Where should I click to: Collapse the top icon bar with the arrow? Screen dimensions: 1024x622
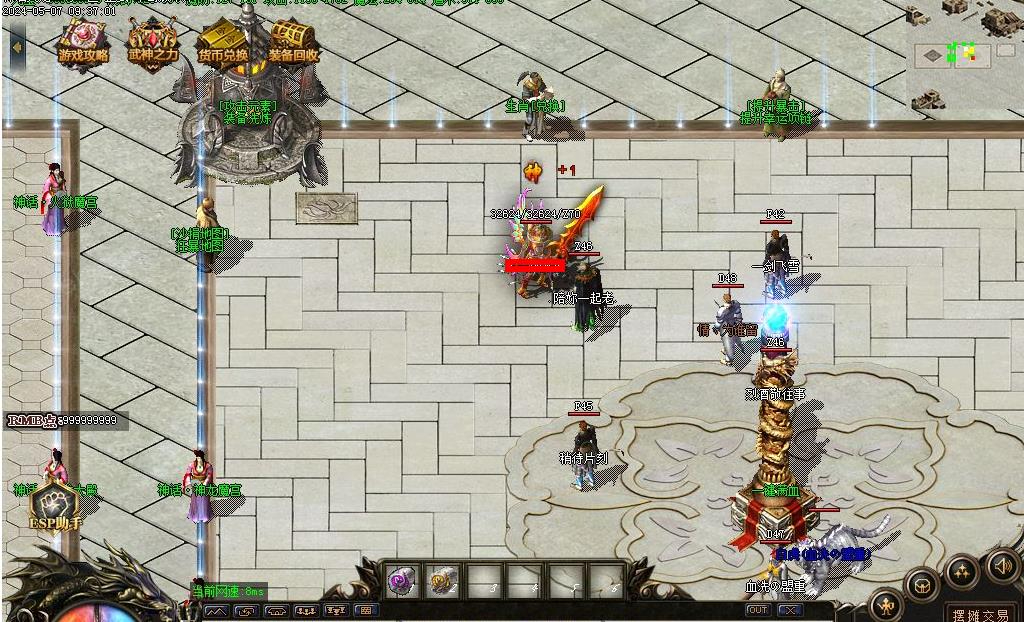(x=17, y=47)
